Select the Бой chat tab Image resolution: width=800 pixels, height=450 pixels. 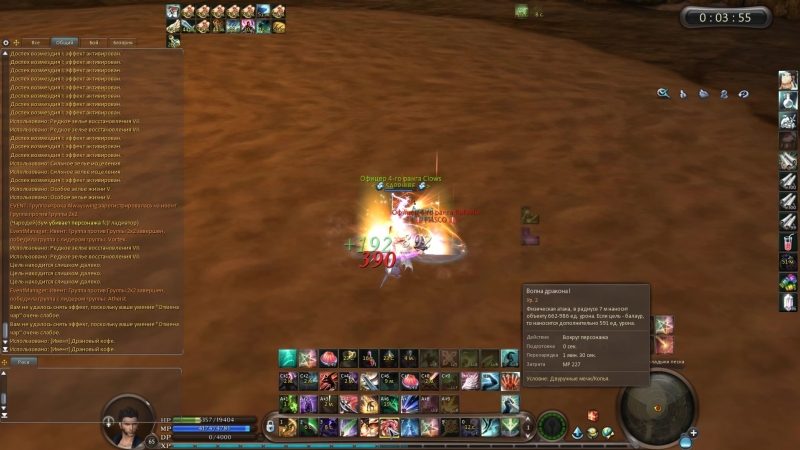point(93,43)
